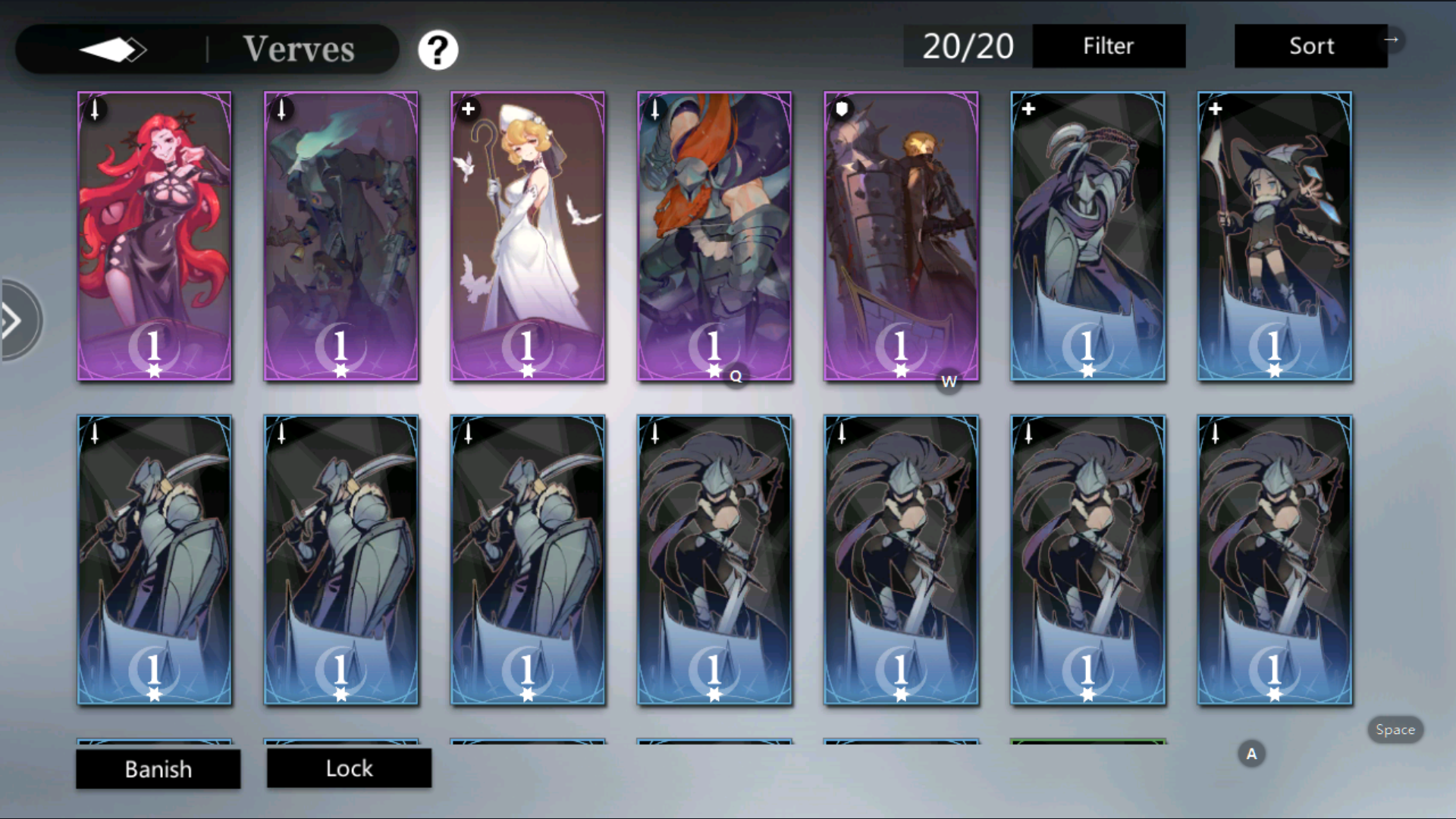Expand the left side panel chevron
The height and width of the screenshot is (819, 1456).
coord(14,318)
